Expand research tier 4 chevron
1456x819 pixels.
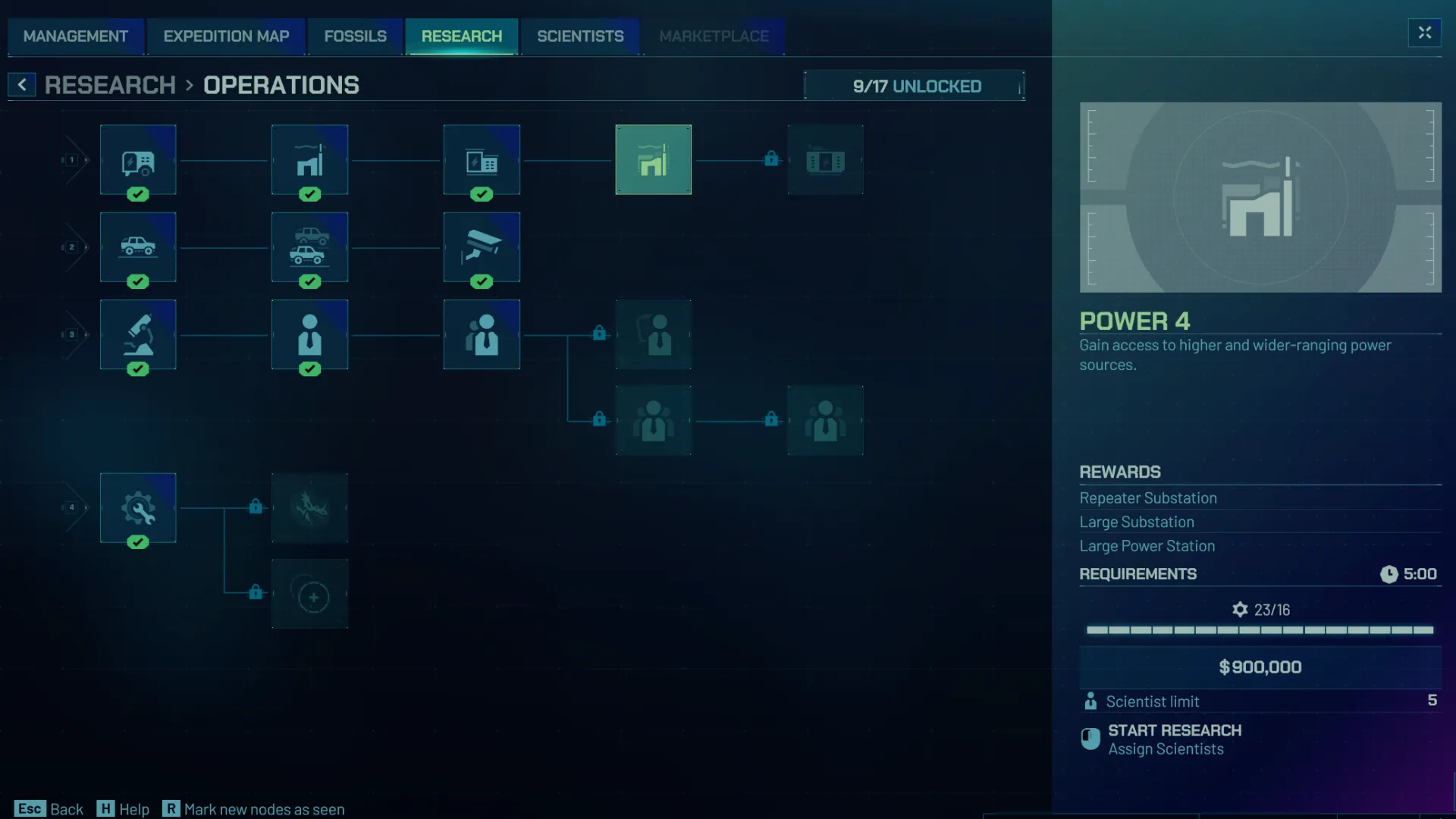coord(72,509)
